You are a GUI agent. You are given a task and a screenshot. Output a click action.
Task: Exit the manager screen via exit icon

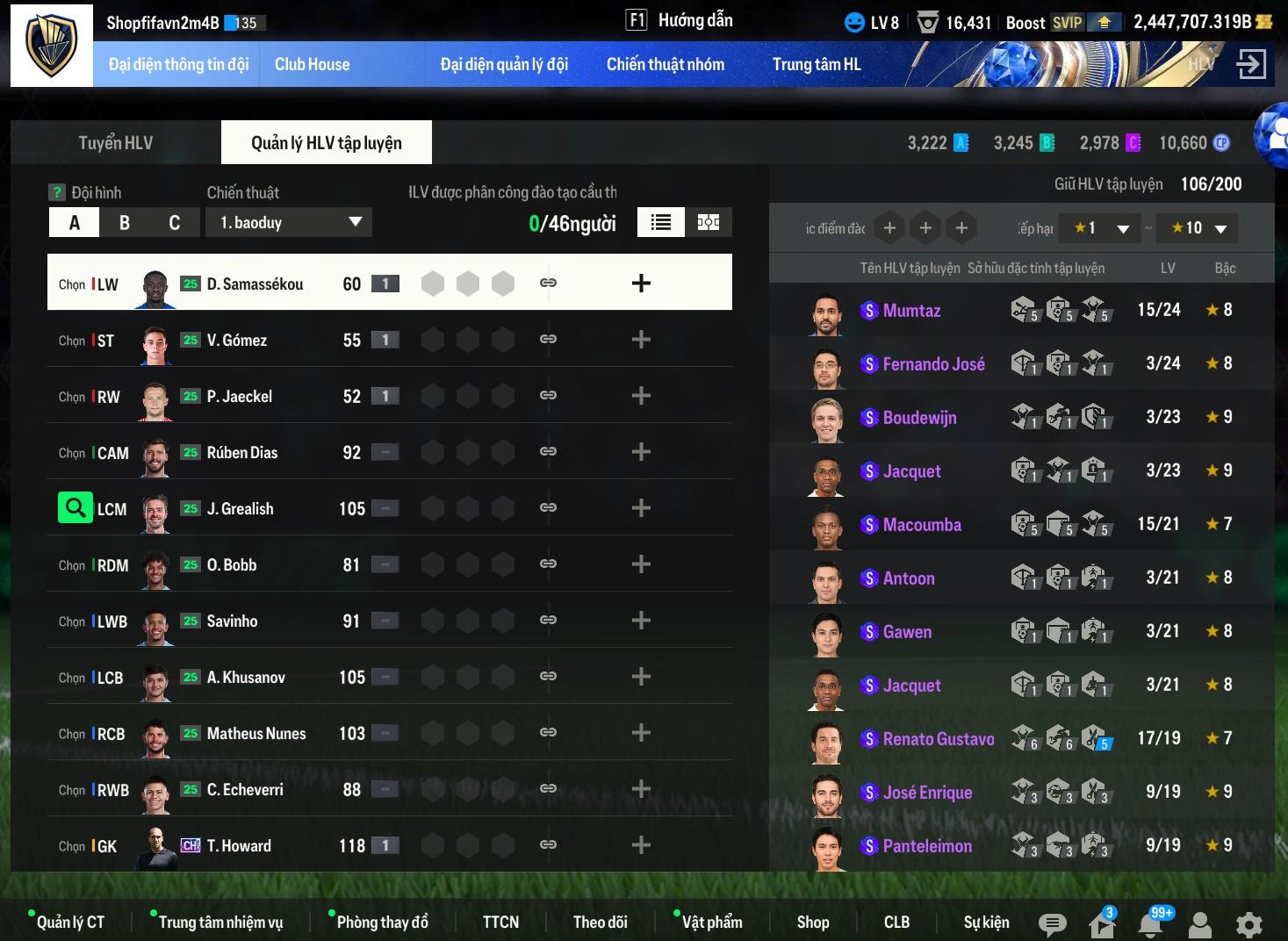(x=1250, y=64)
